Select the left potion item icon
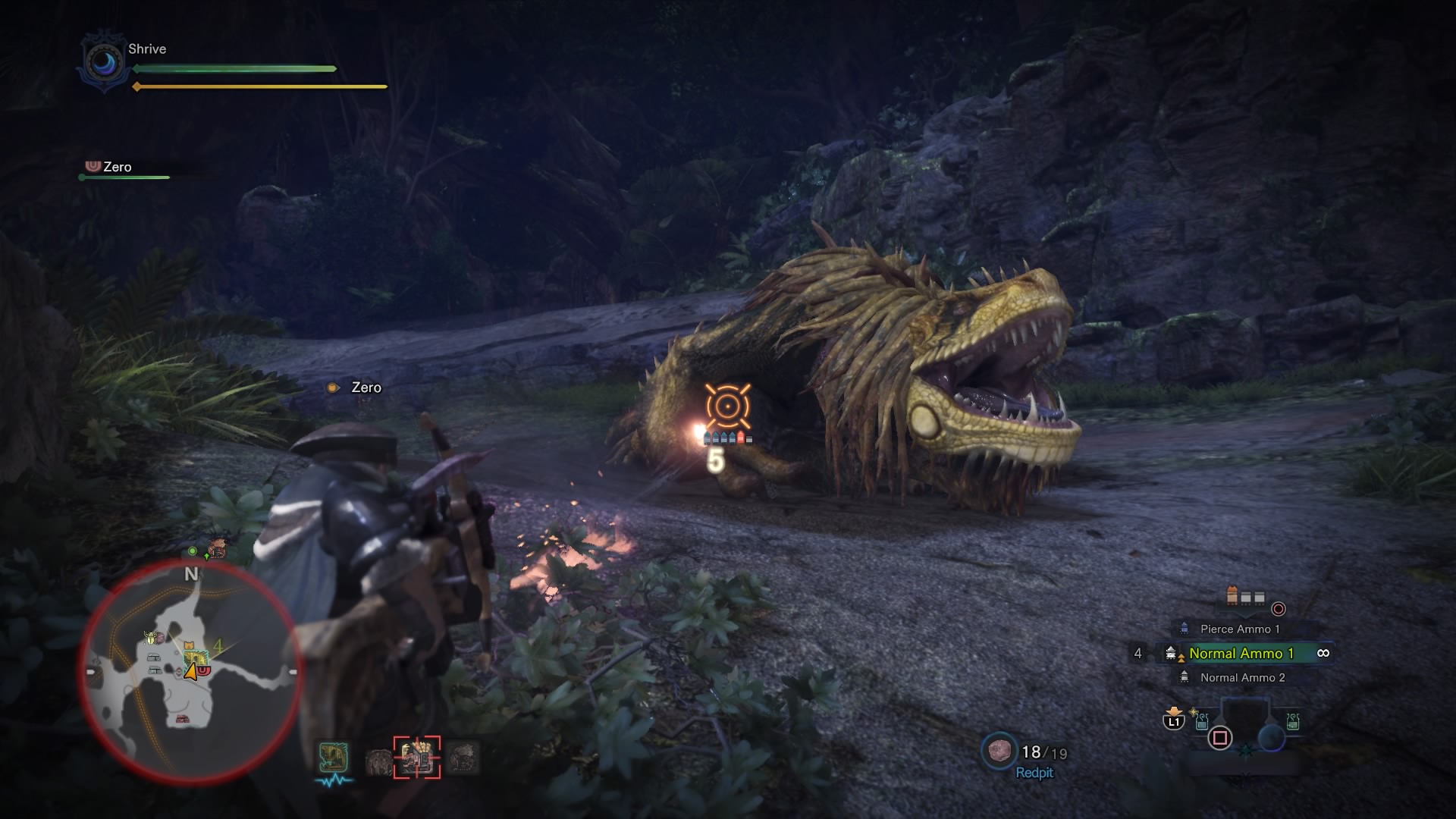Screen dimensions: 1456x819 point(1202,721)
